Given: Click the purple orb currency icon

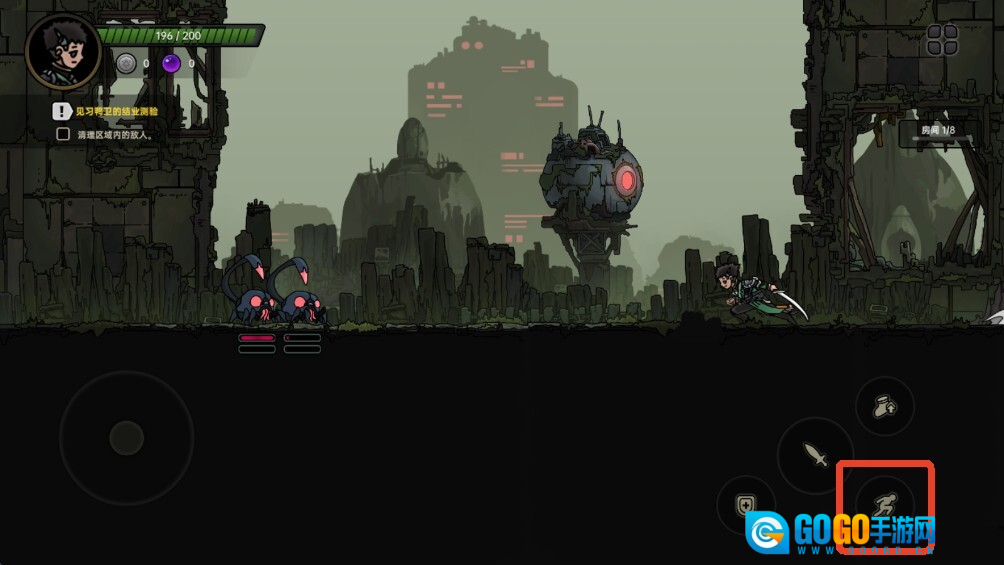Looking at the screenshot, I should pos(171,64).
